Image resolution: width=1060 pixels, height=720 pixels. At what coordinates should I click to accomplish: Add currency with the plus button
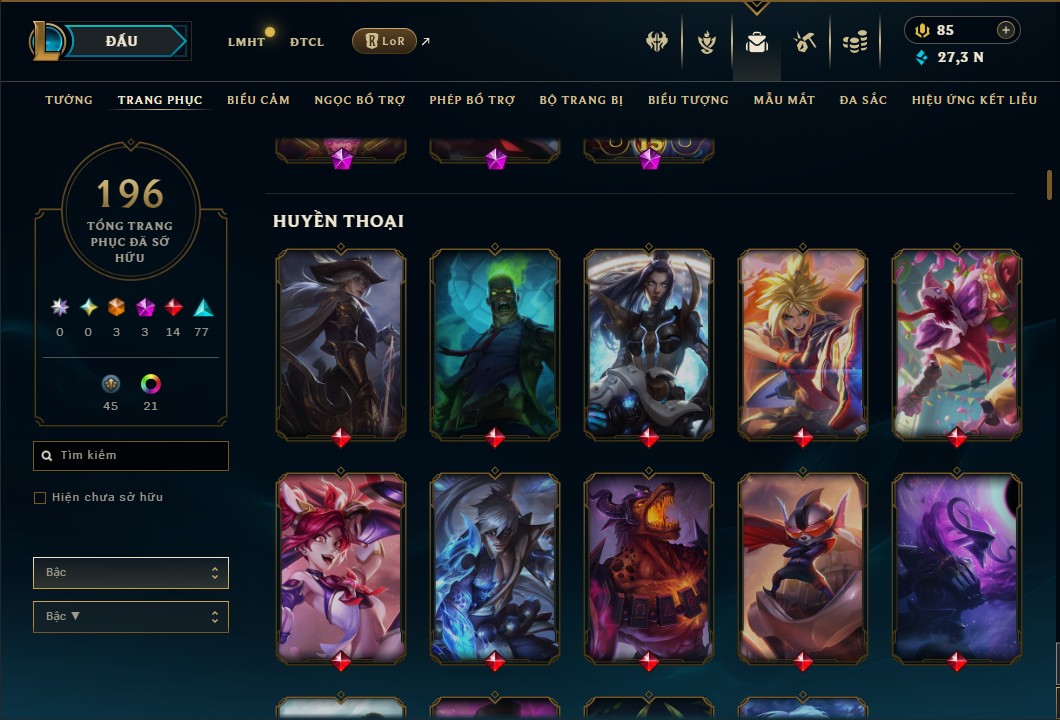coord(1006,30)
